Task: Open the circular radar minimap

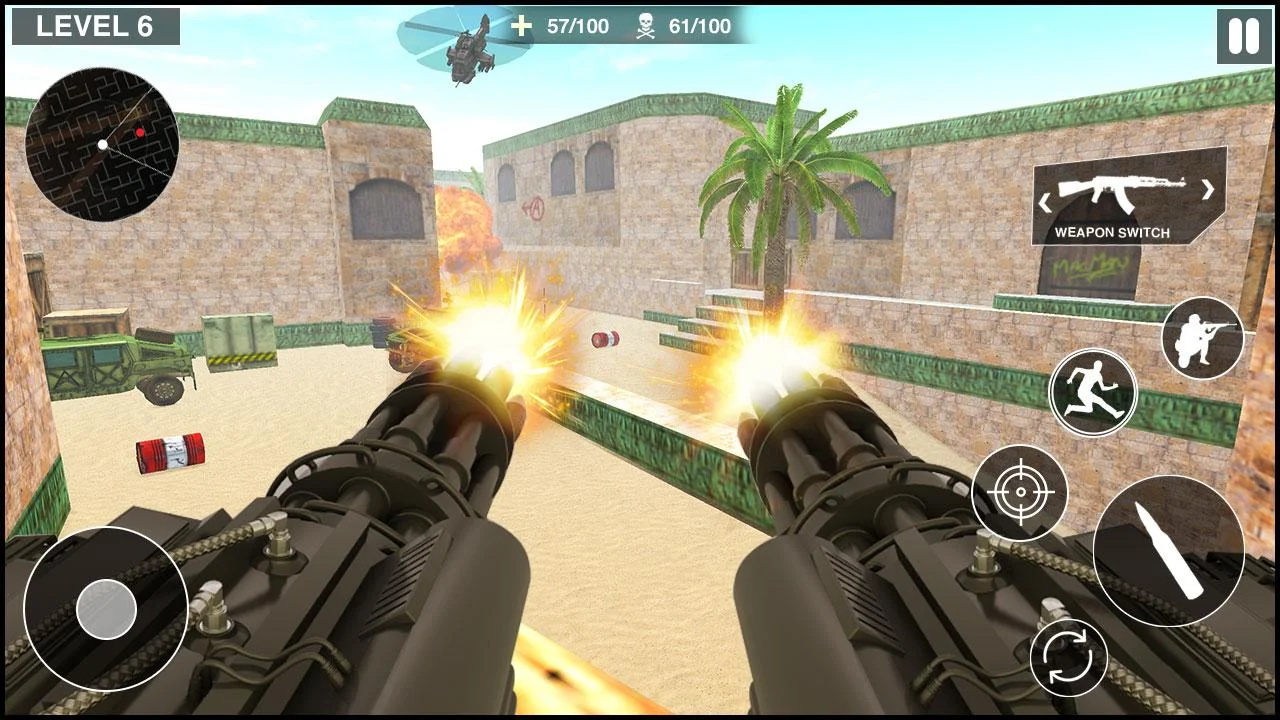Action: [102, 143]
